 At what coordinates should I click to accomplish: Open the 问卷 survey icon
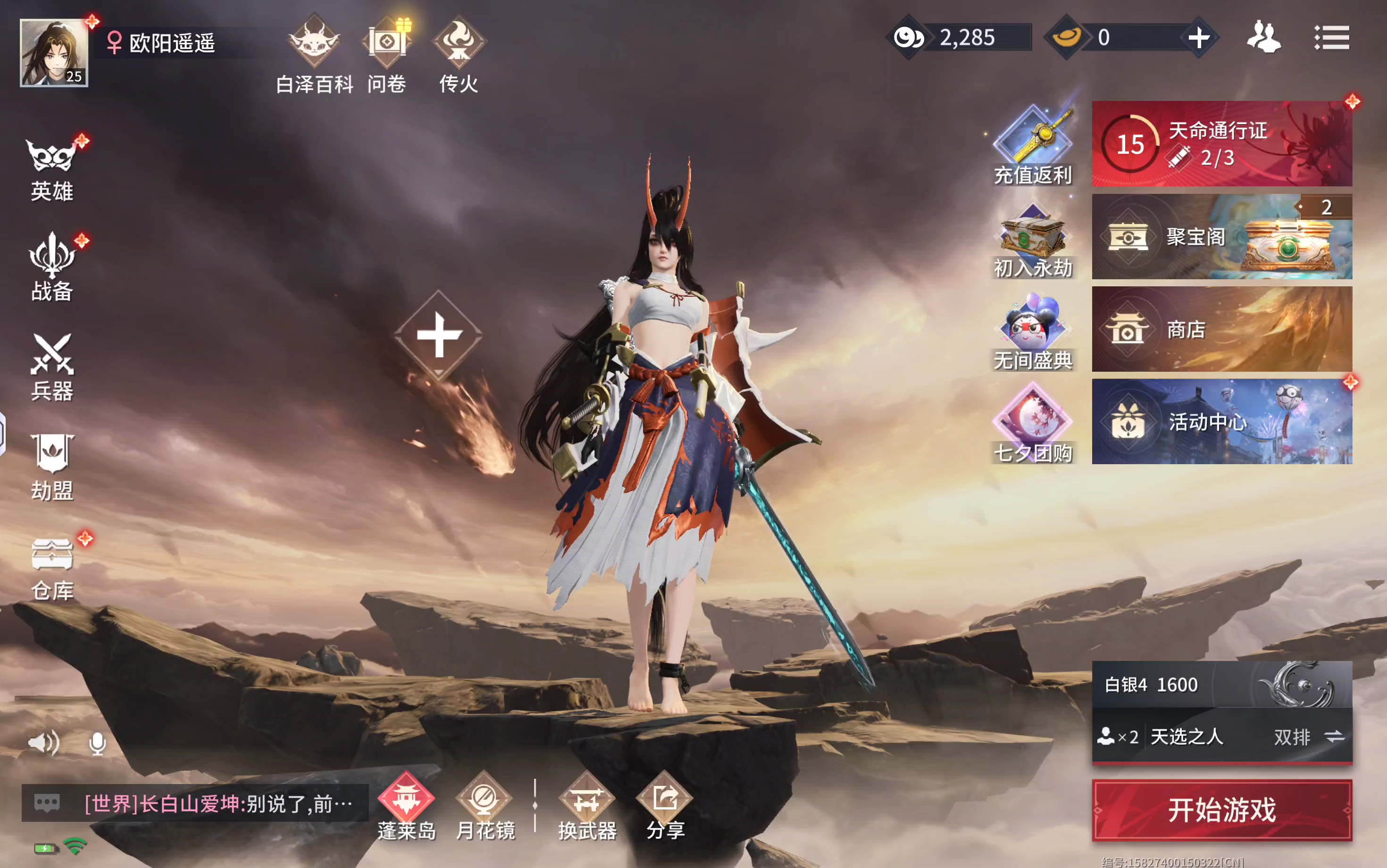pyautogui.click(x=387, y=55)
